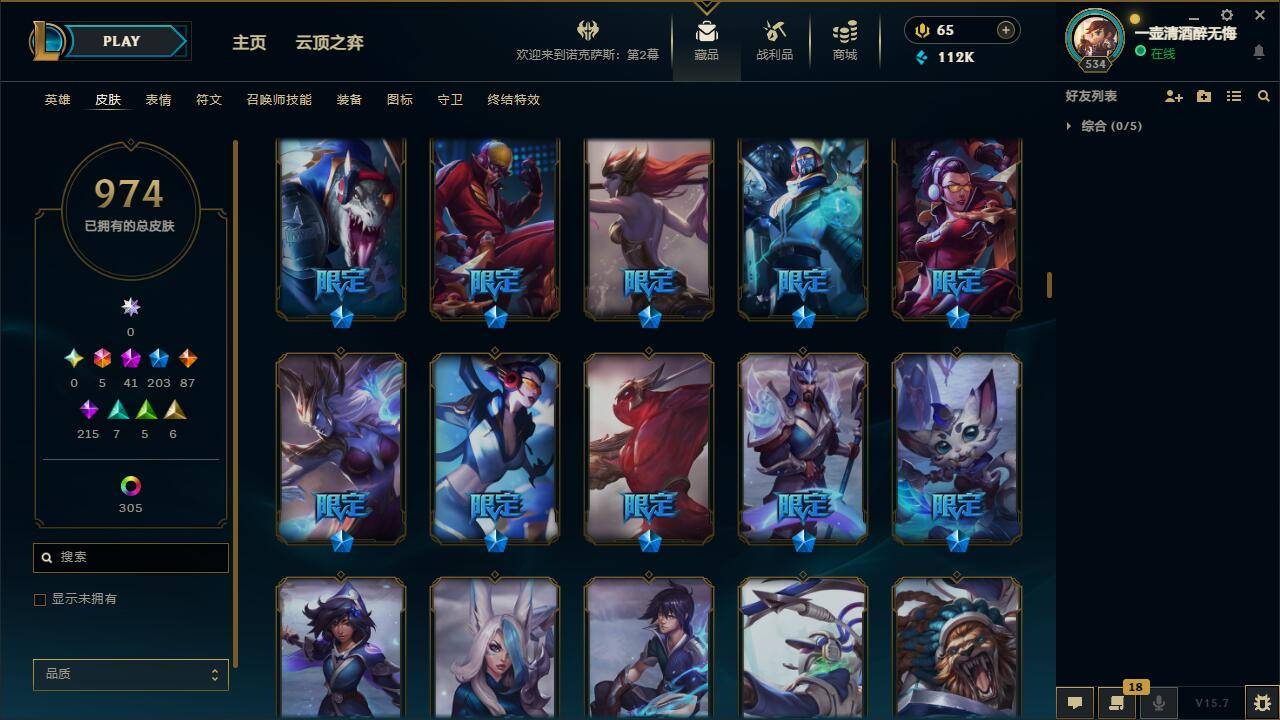The image size is (1280, 720).
Task: Click the chroma color wheel showing 305
Action: pos(130,485)
